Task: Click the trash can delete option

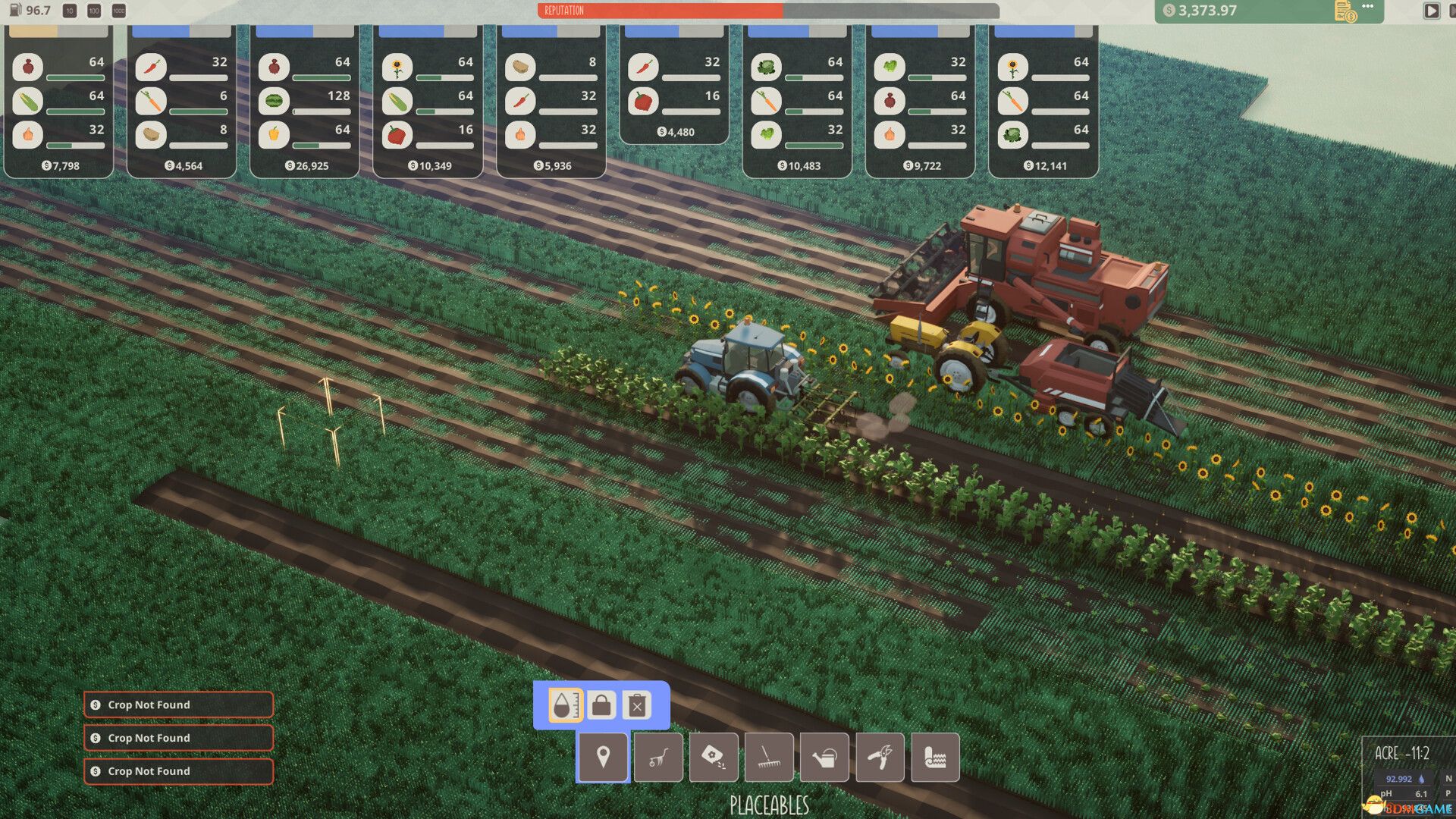Action: (x=637, y=706)
